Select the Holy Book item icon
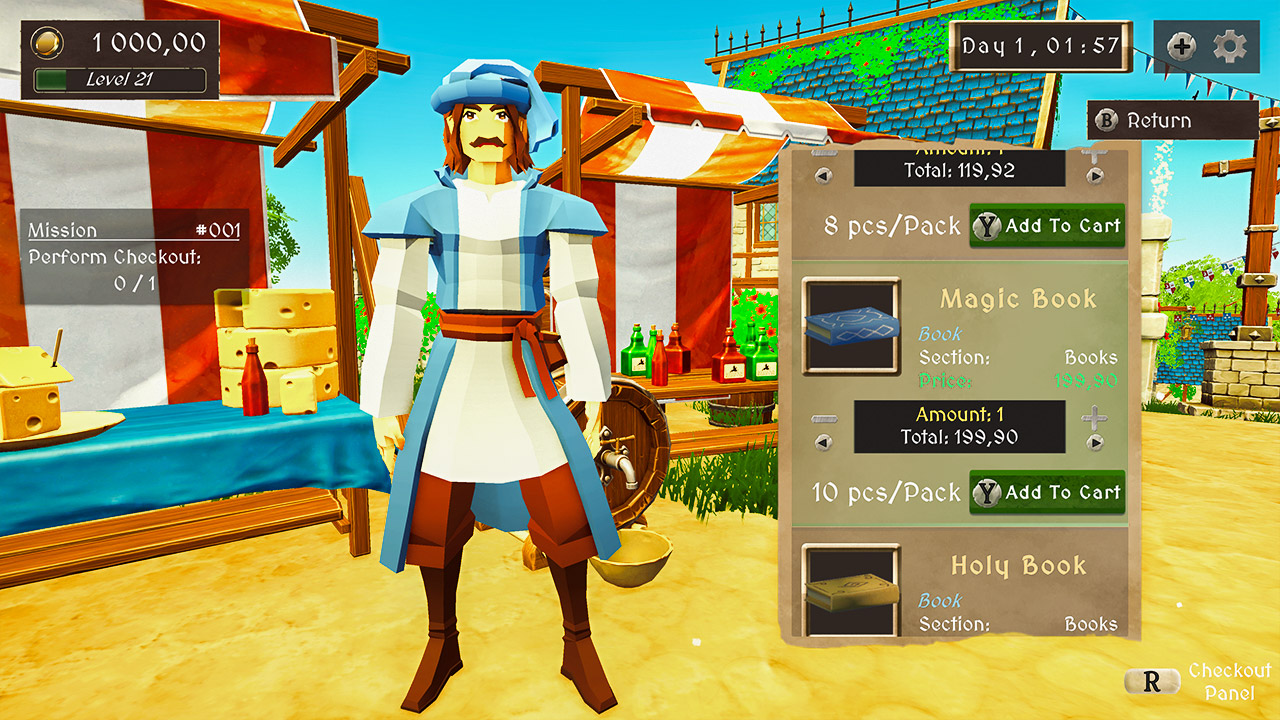Screen dimensions: 1280x720 point(851,590)
